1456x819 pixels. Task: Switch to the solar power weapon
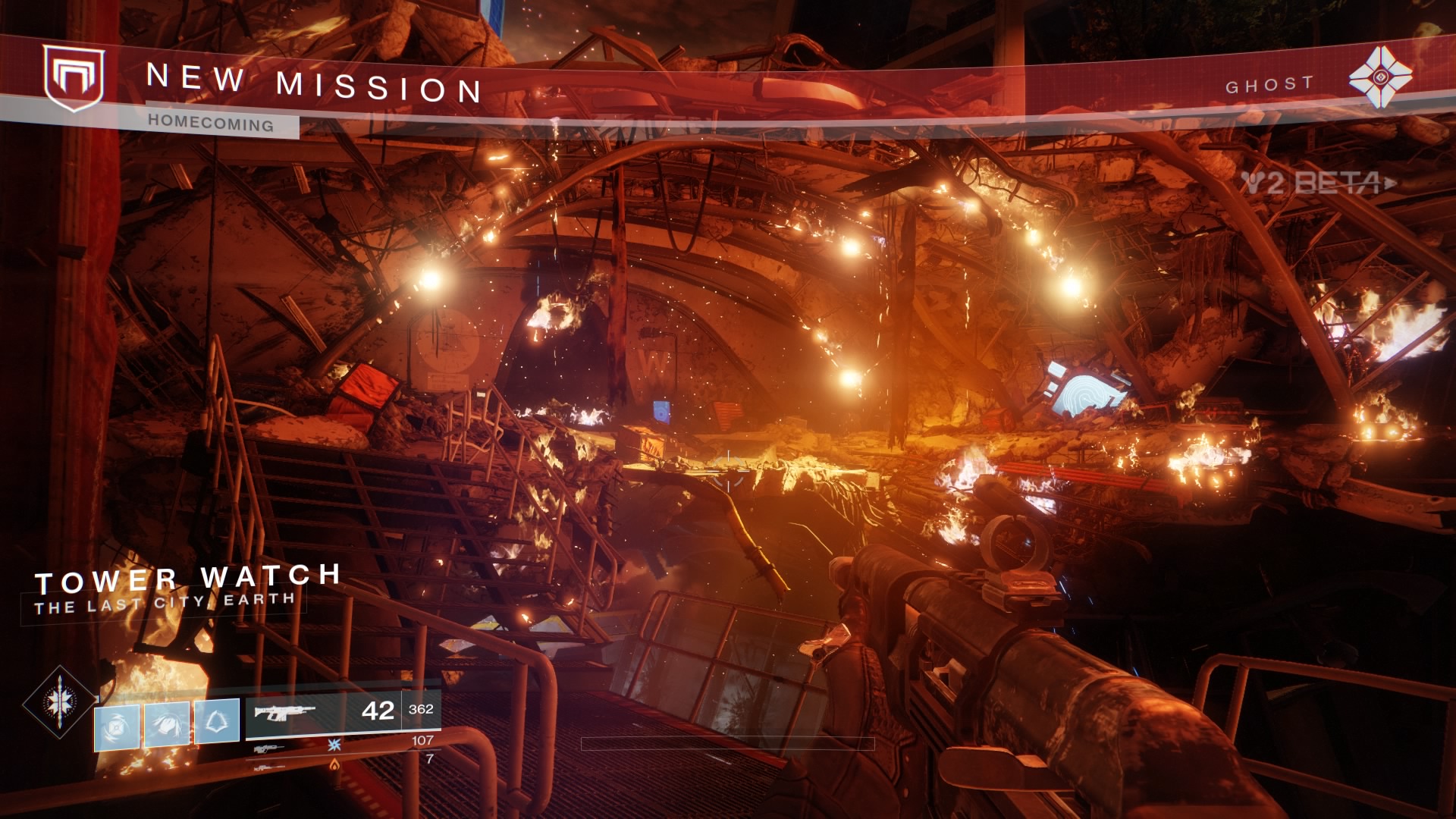(270, 767)
